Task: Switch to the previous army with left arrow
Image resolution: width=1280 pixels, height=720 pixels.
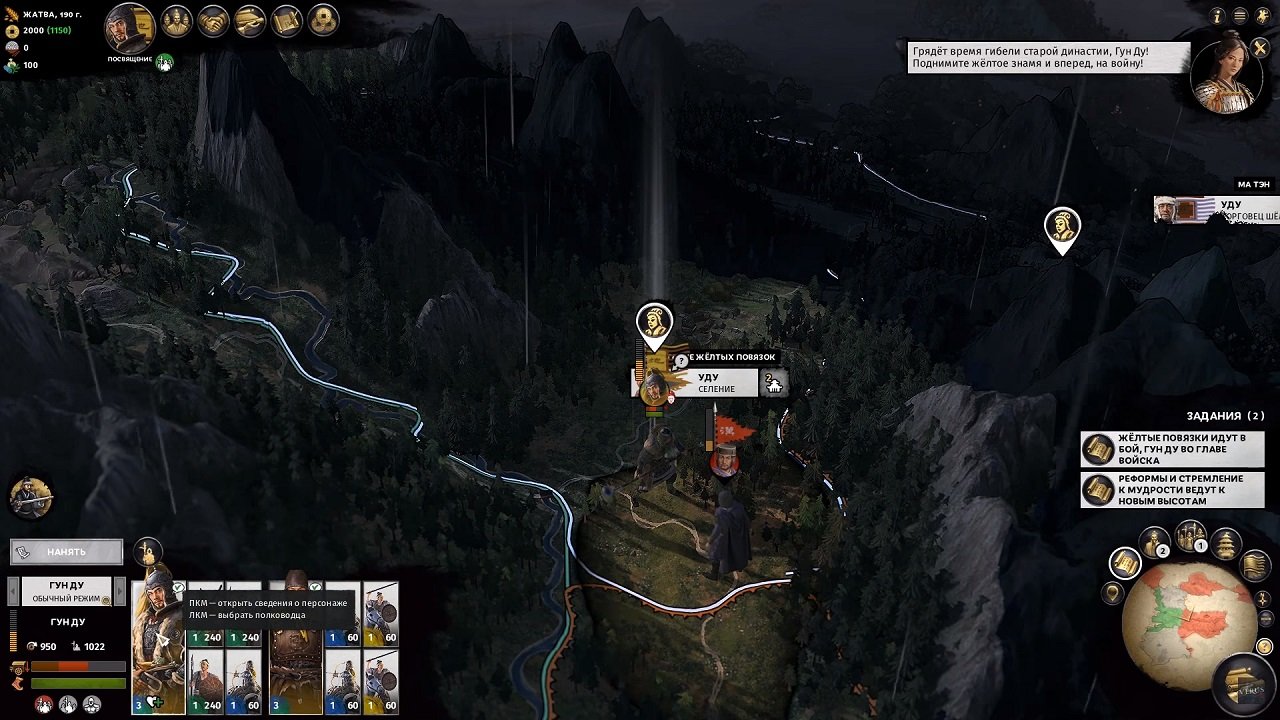Action: pyautogui.click(x=13, y=590)
